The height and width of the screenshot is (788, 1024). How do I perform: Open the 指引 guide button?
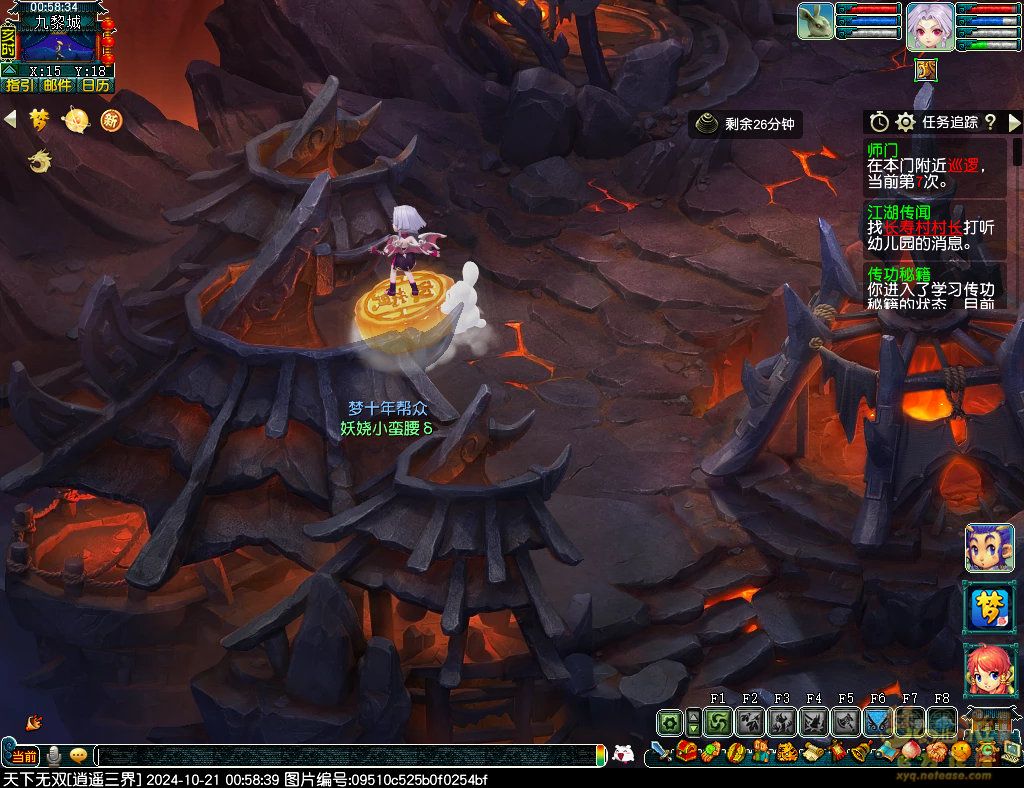click(x=20, y=86)
